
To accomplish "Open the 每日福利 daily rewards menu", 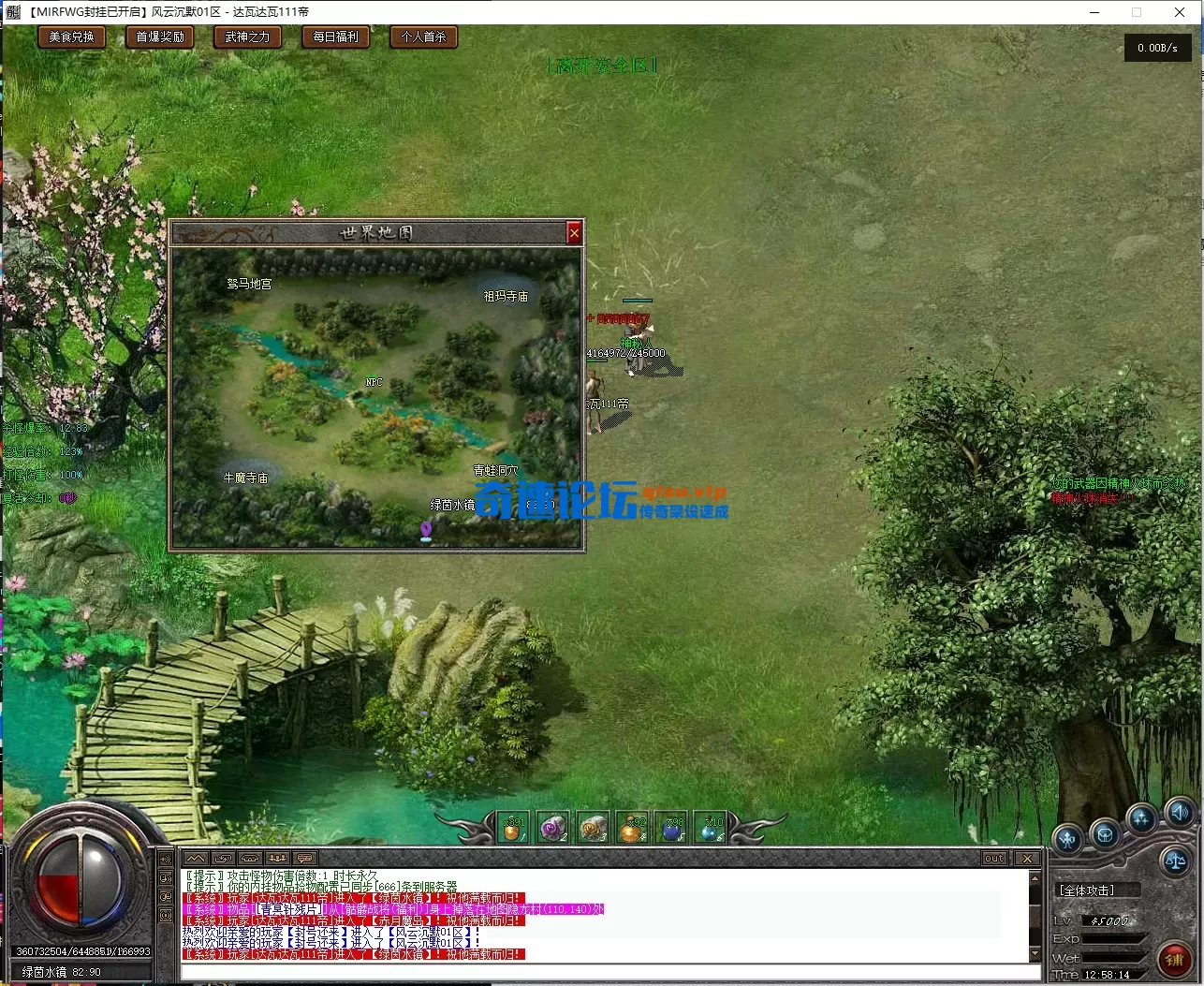I will pyautogui.click(x=336, y=37).
